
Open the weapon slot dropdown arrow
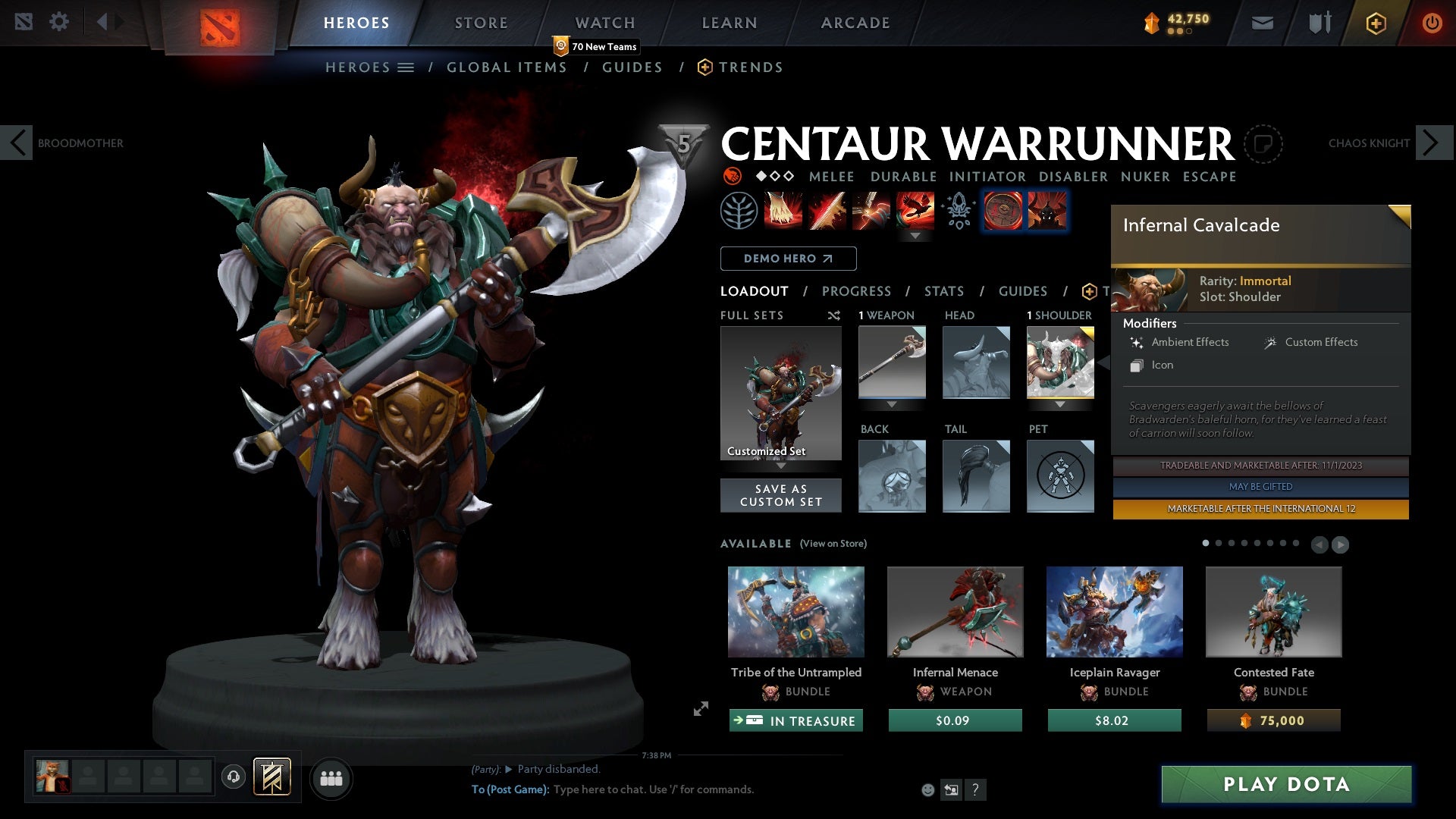coord(892,404)
